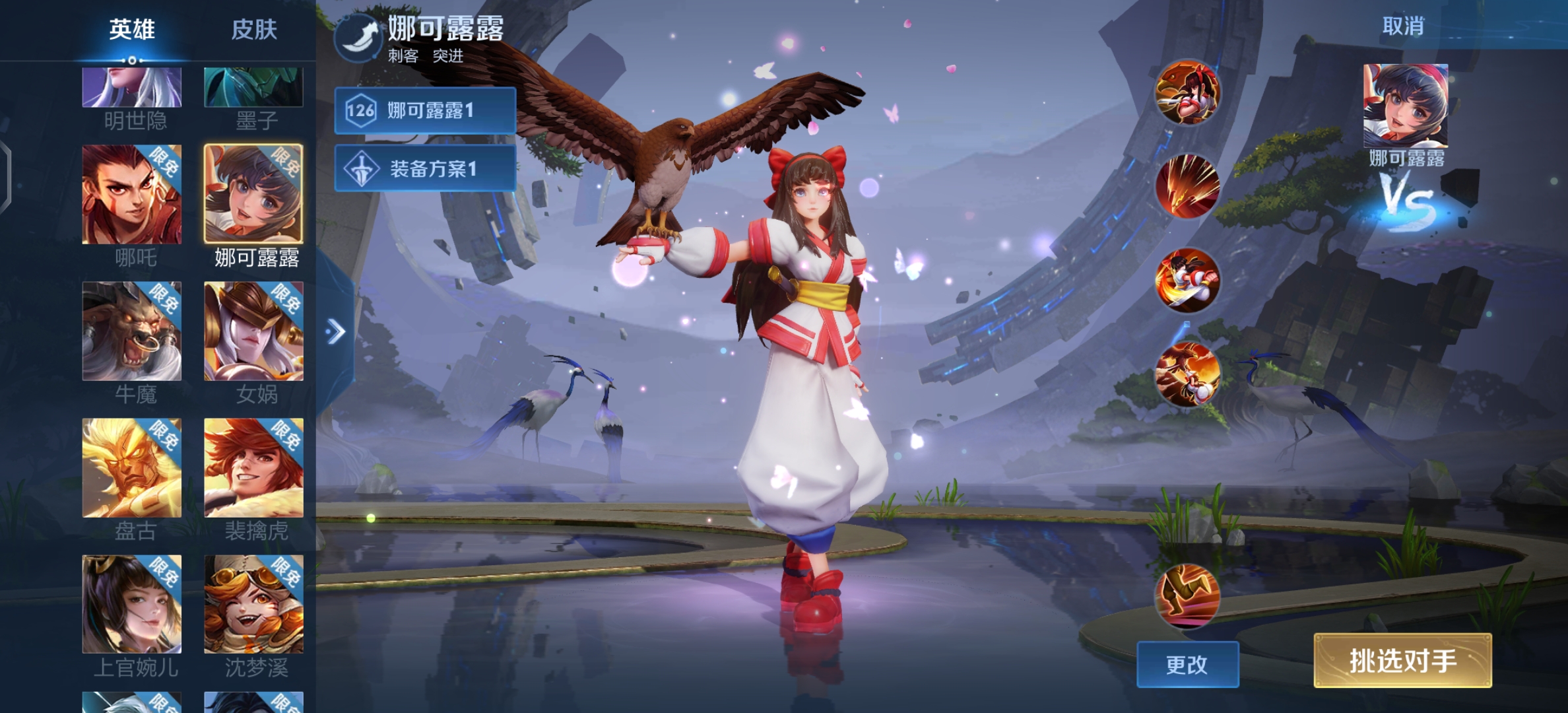Expand the hero list panel arrow
This screenshot has height=713, width=1568.
click(x=336, y=331)
